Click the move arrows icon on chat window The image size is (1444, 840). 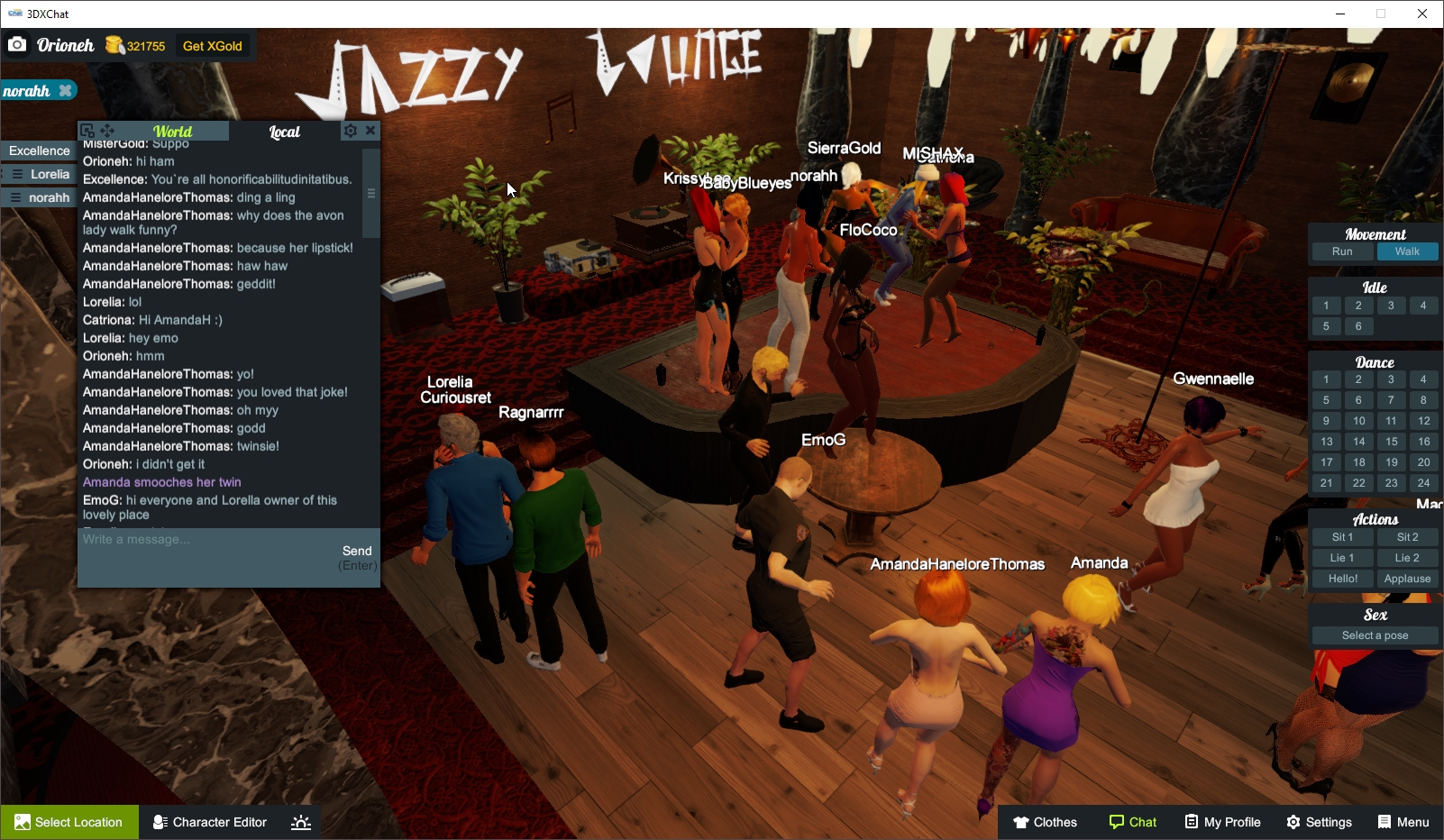pyautogui.click(x=108, y=130)
